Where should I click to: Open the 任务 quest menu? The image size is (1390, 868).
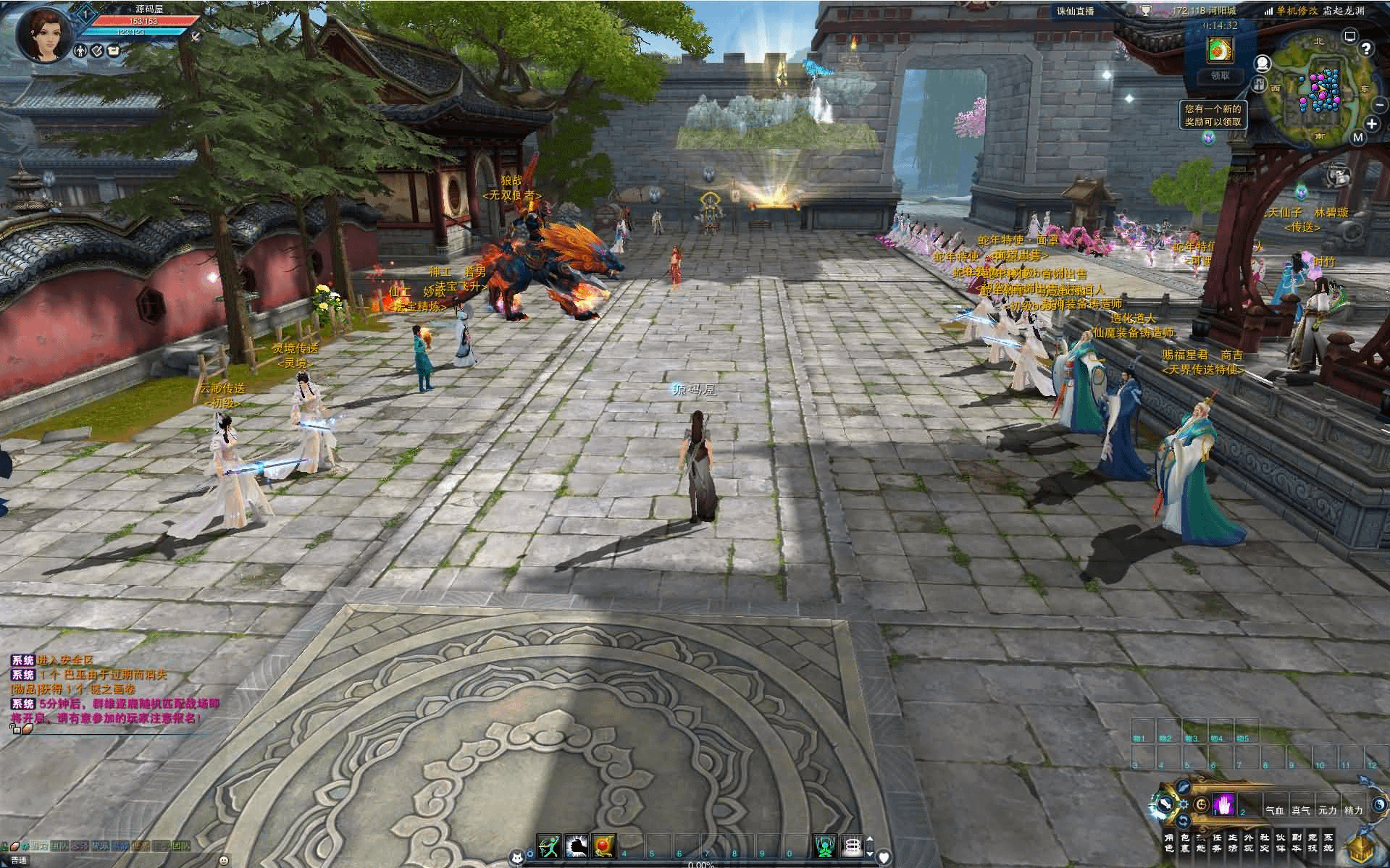pyautogui.click(x=1216, y=843)
